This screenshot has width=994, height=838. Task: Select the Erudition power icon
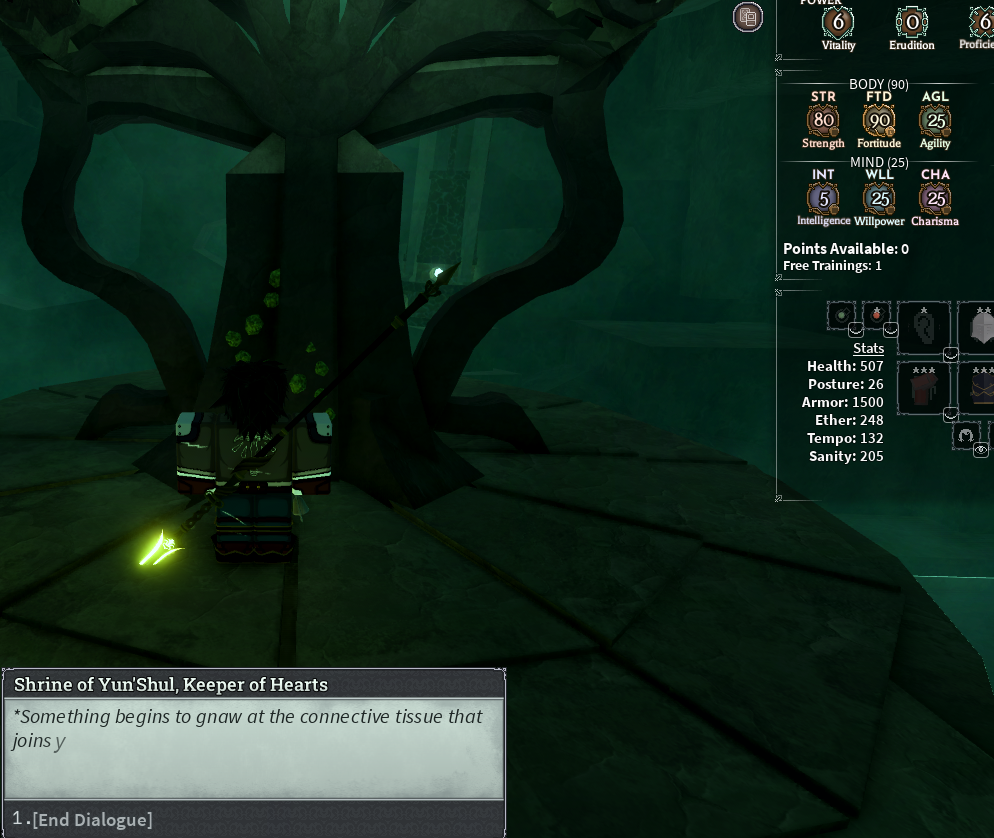(911, 22)
